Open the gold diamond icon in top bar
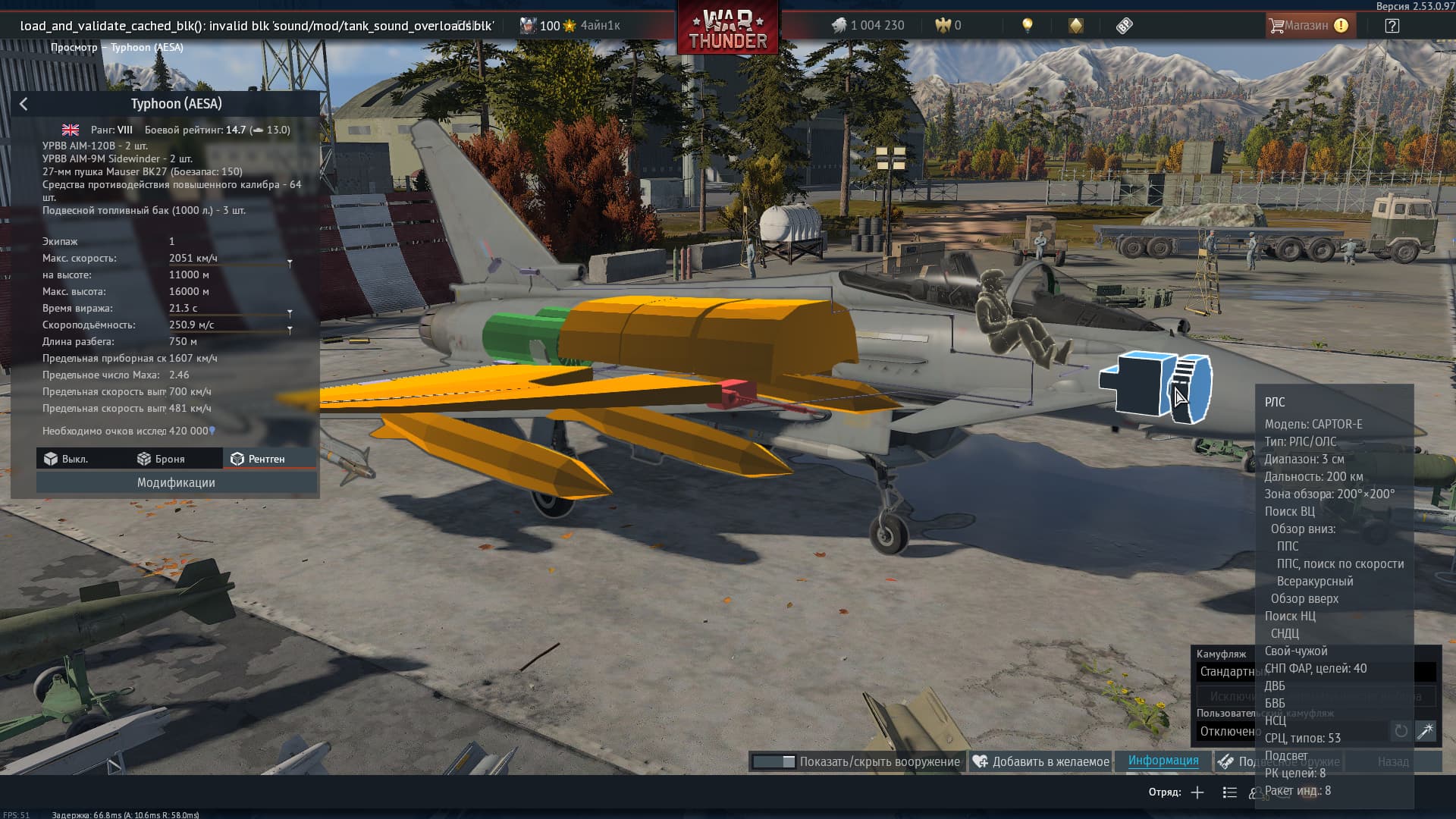Viewport: 1456px width, 819px height. [1075, 25]
